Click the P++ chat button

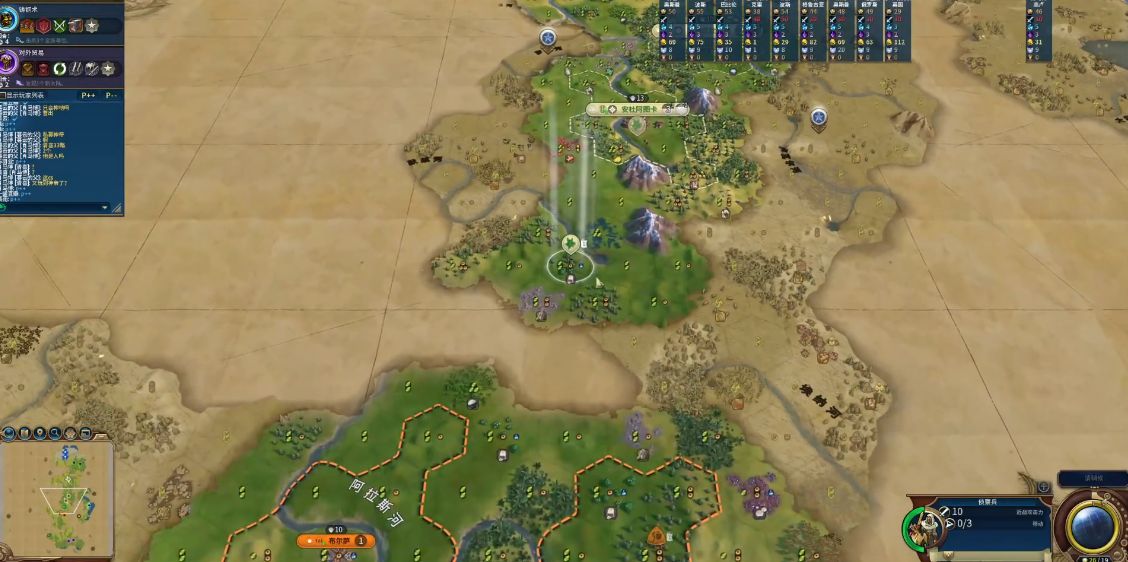(x=88, y=95)
